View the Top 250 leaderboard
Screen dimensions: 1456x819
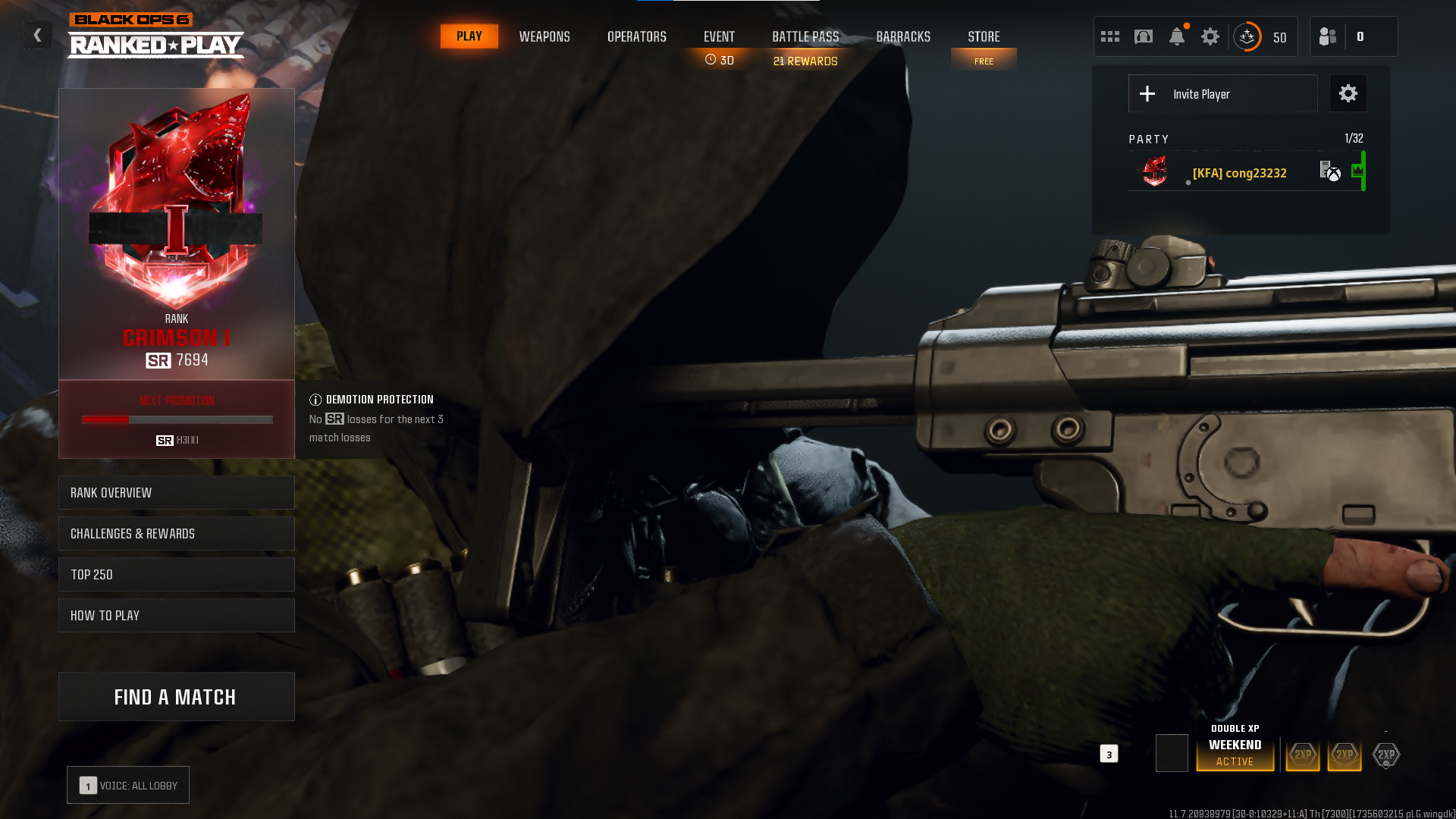click(x=177, y=575)
